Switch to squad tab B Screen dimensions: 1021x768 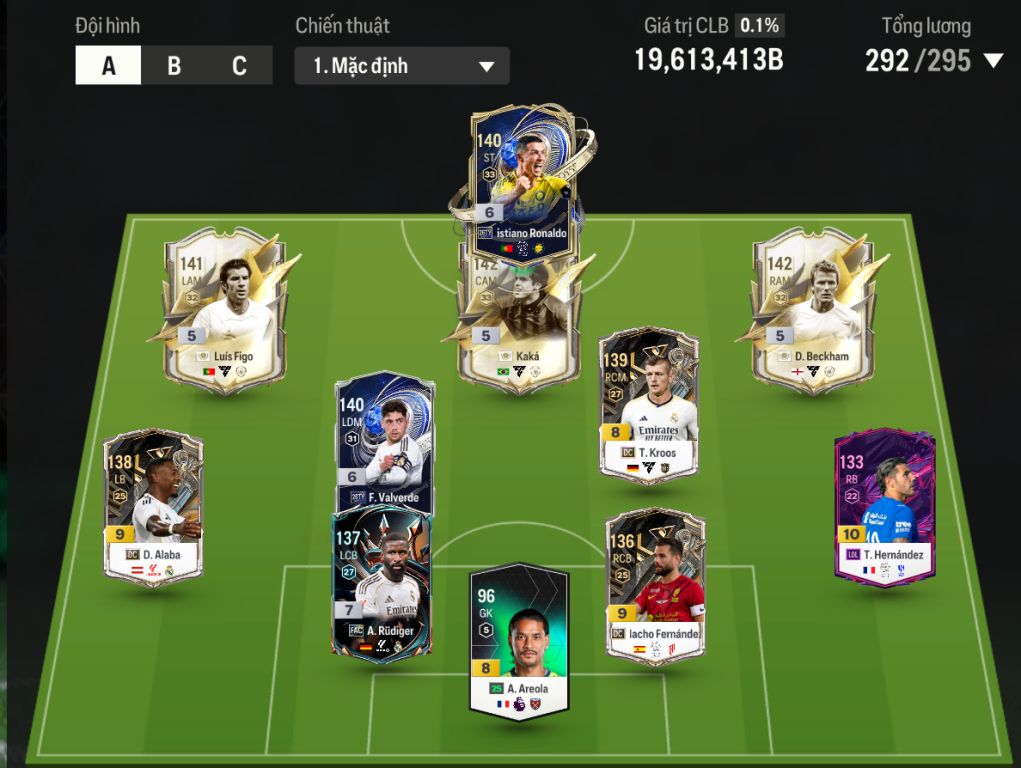pyautogui.click(x=174, y=66)
